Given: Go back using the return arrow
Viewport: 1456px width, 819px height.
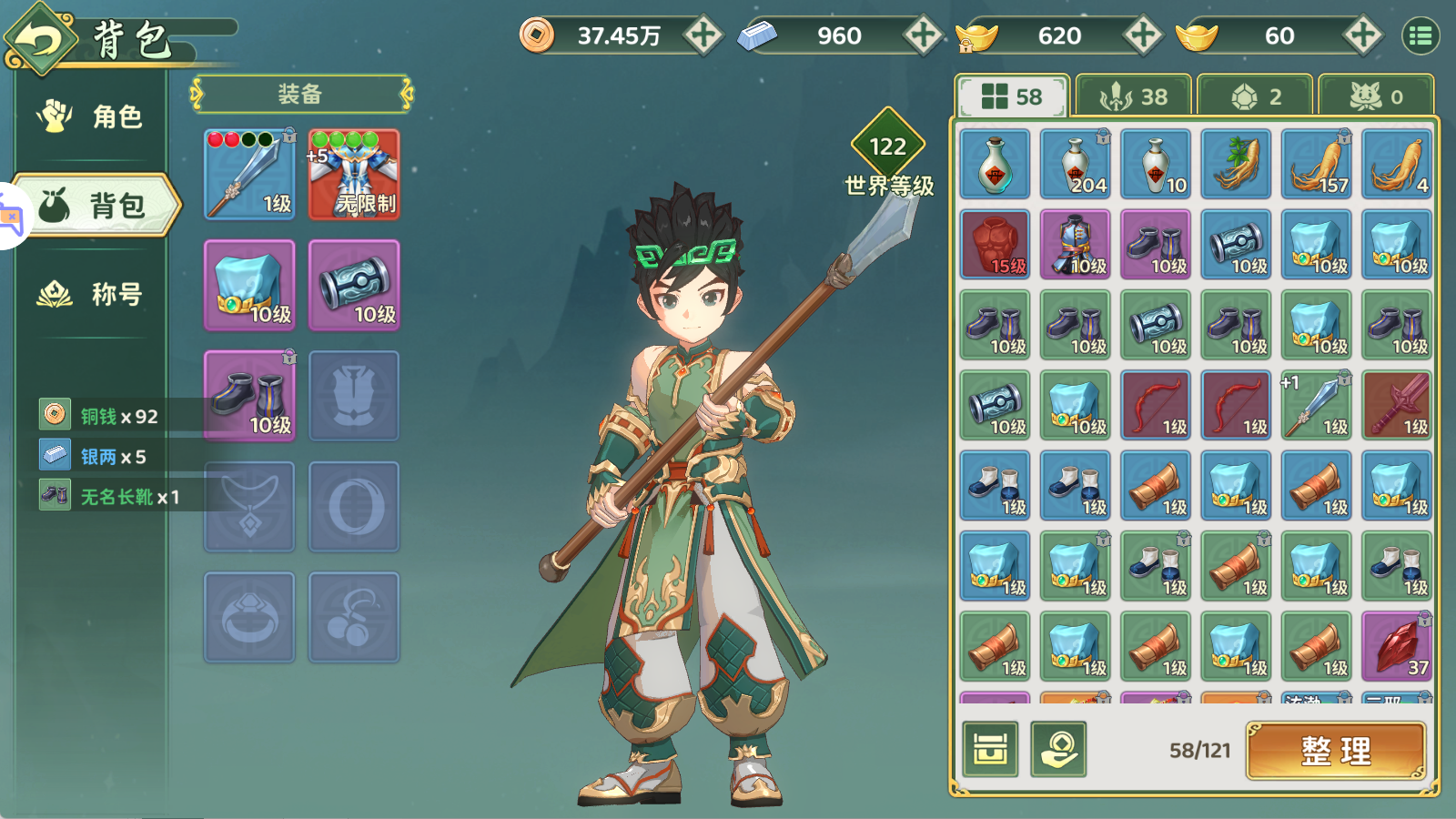Looking at the screenshot, I should coord(40,40).
